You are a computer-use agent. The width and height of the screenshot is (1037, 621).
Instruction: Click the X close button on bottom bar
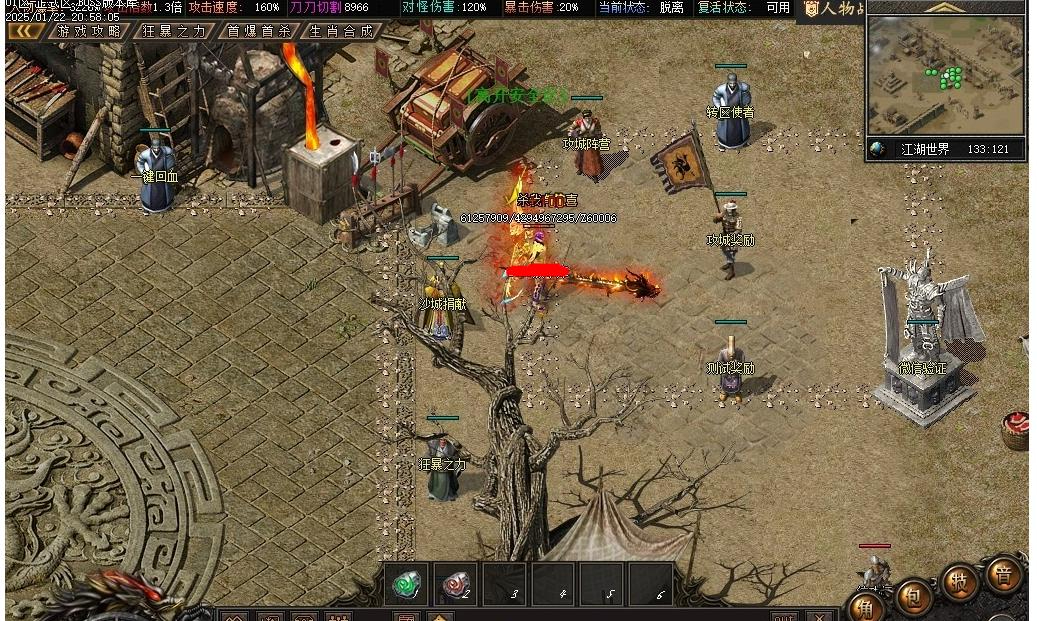819,616
